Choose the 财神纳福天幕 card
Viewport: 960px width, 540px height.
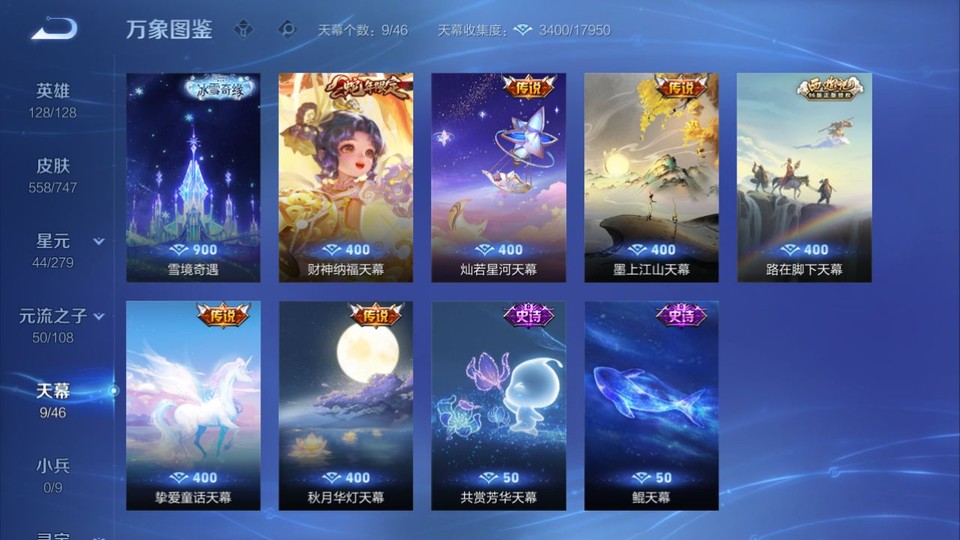pyautogui.click(x=345, y=177)
